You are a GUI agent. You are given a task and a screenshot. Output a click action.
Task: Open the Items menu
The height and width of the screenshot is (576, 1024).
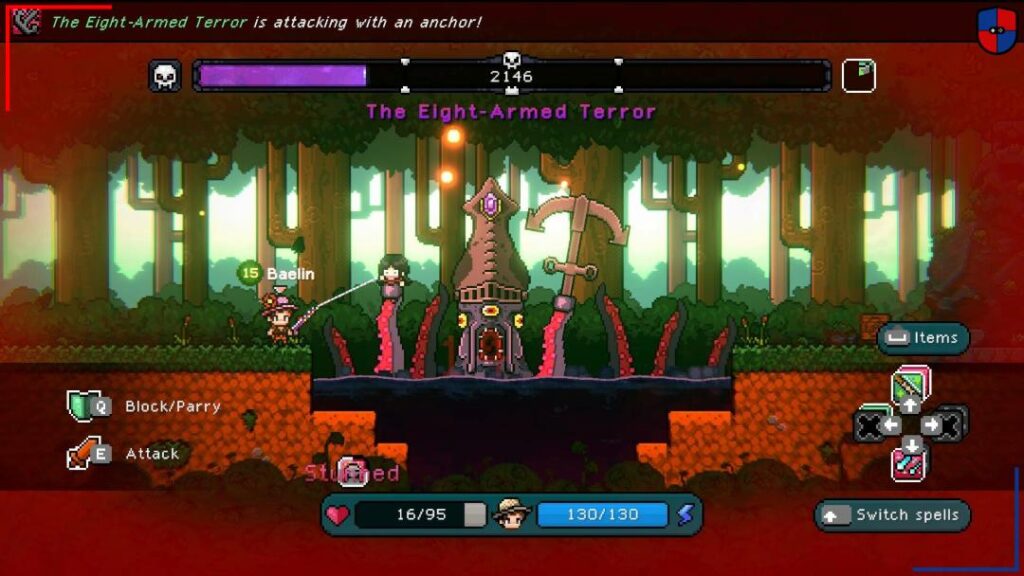click(x=923, y=338)
